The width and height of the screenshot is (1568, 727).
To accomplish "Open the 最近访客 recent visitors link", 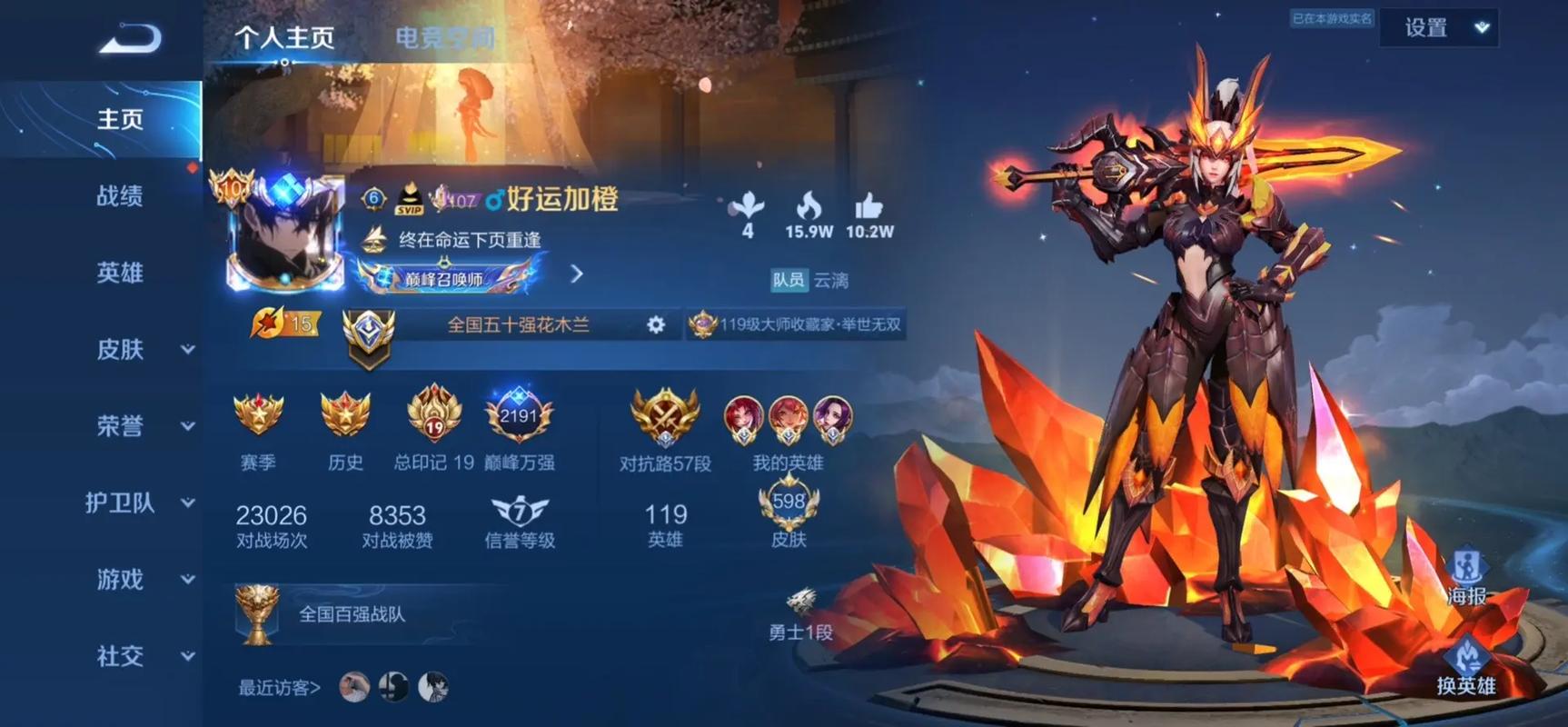I will [273, 688].
